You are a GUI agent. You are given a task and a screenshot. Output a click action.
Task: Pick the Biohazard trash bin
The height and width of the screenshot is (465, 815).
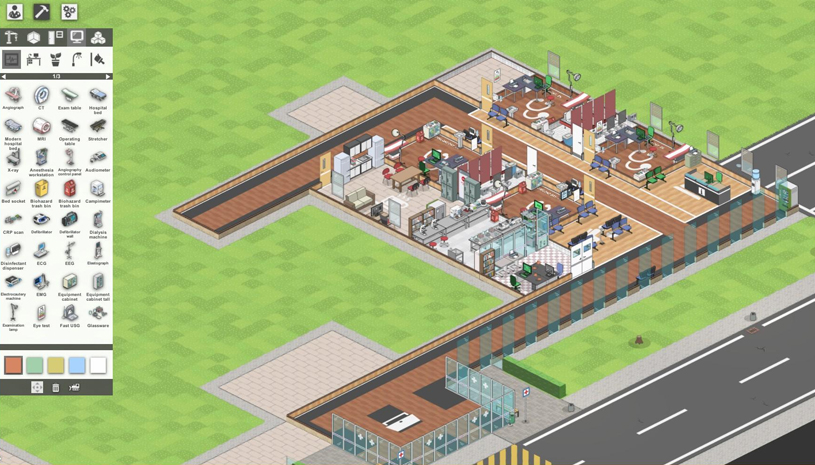tap(41, 189)
